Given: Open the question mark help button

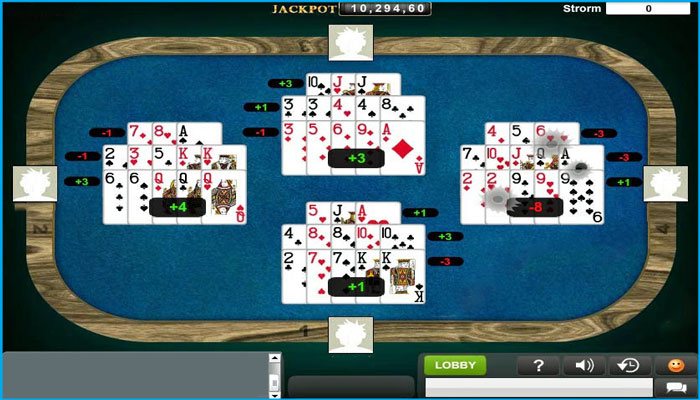Looking at the screenshot, I should pyautogui.click(x=538, y=365).
